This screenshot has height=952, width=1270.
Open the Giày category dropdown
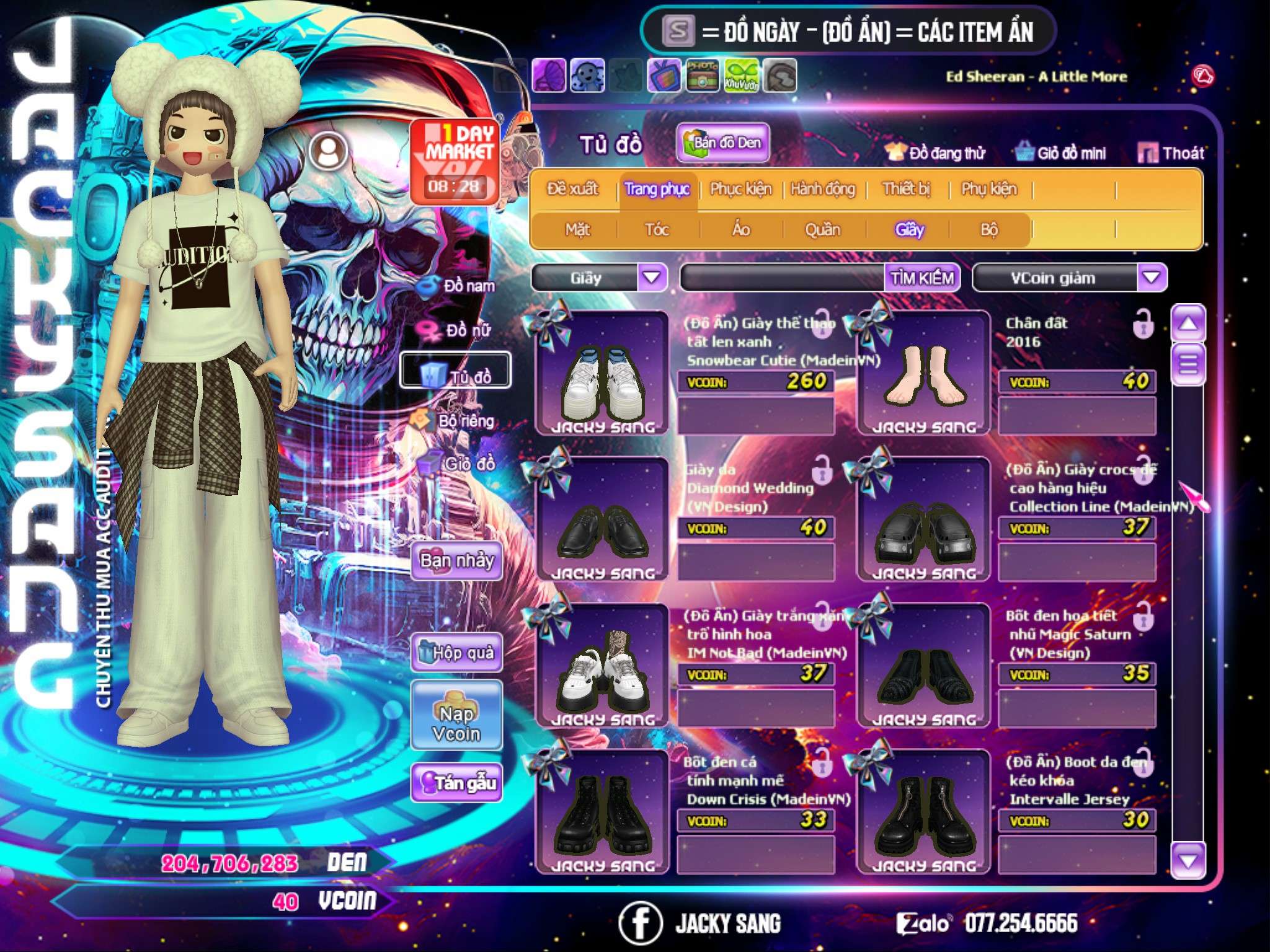652,278
